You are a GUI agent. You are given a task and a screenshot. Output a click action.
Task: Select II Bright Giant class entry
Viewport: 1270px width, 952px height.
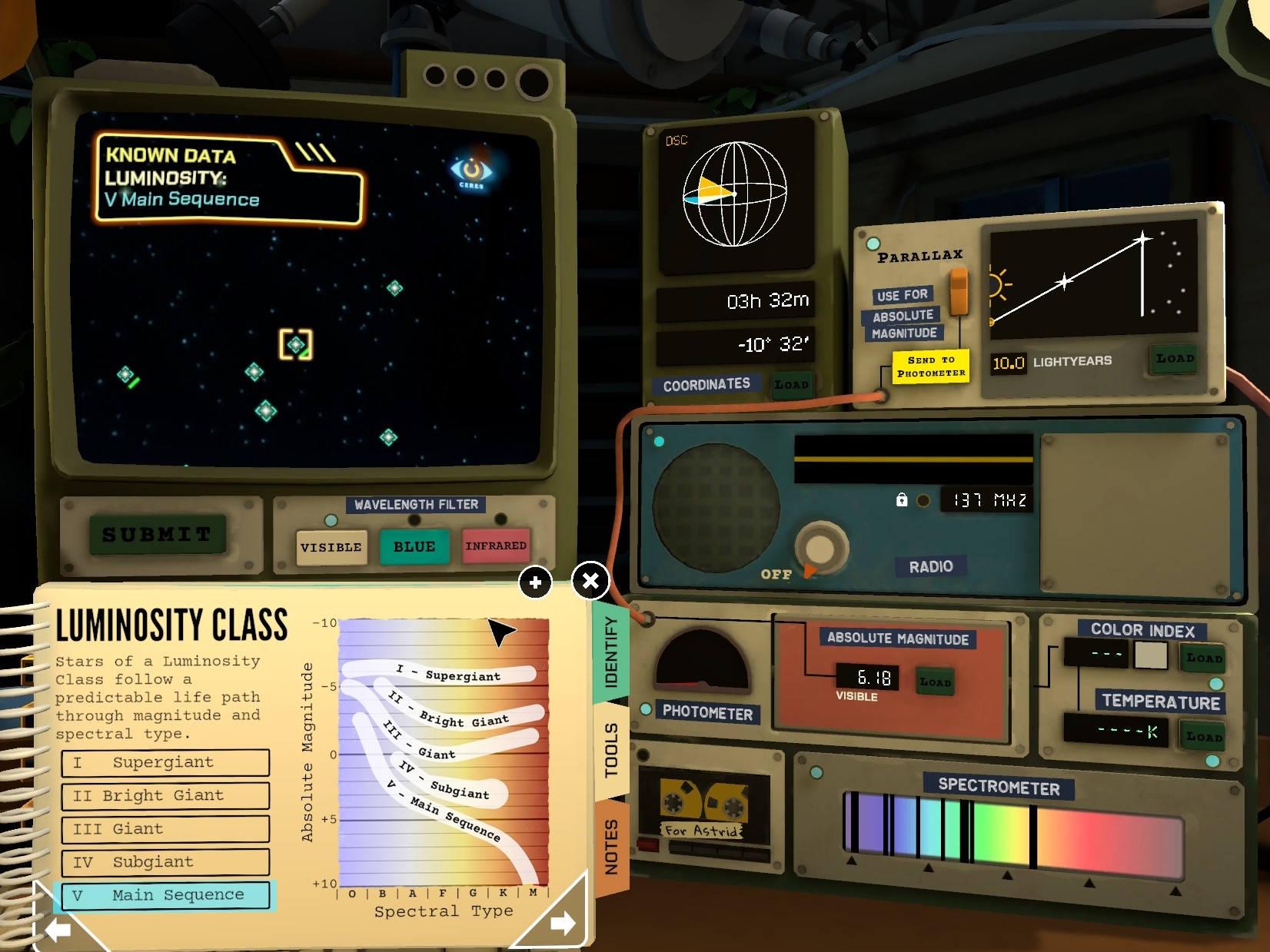[x=165, y=795]
